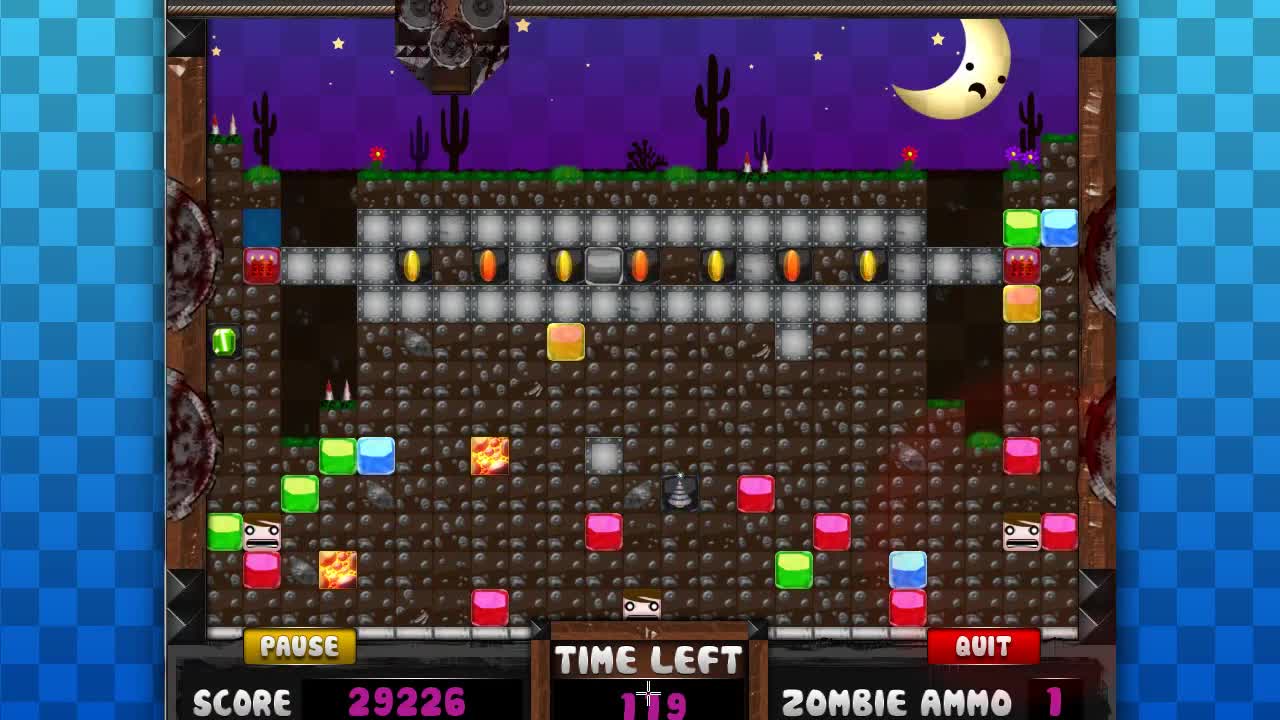
Task: Open the TIME LEFT display panel
Action: (650, 660)
